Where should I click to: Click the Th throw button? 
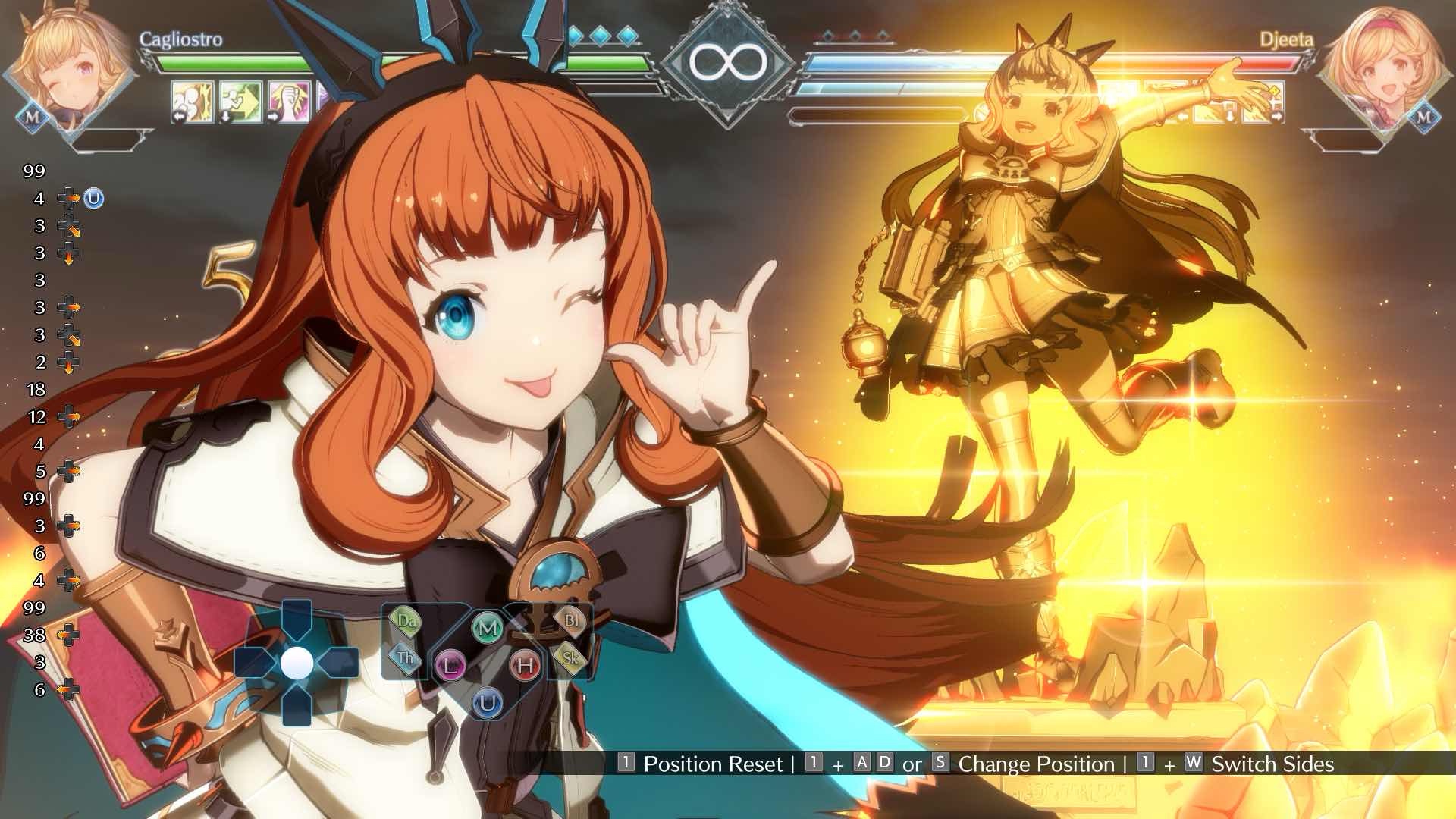click(406, 657)
